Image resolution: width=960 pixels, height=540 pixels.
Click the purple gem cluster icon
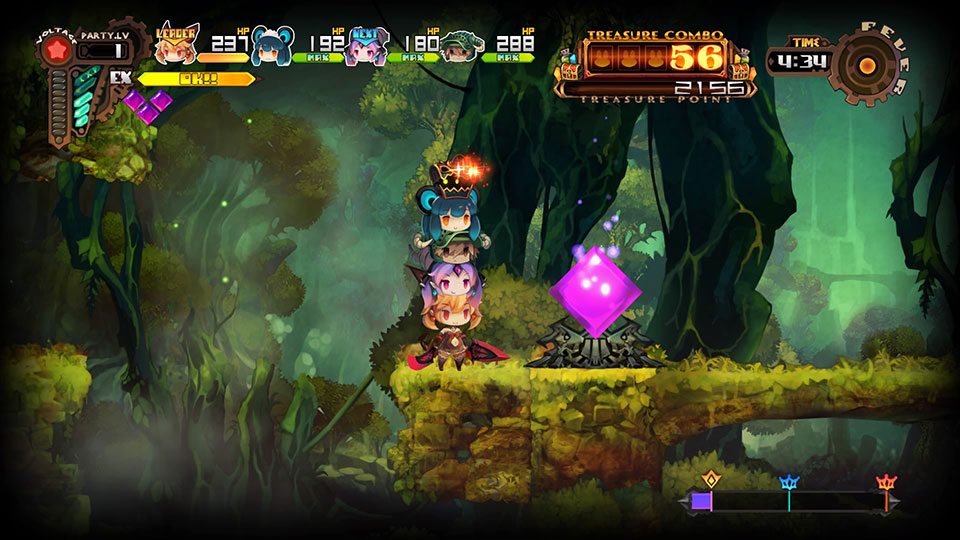148,104
